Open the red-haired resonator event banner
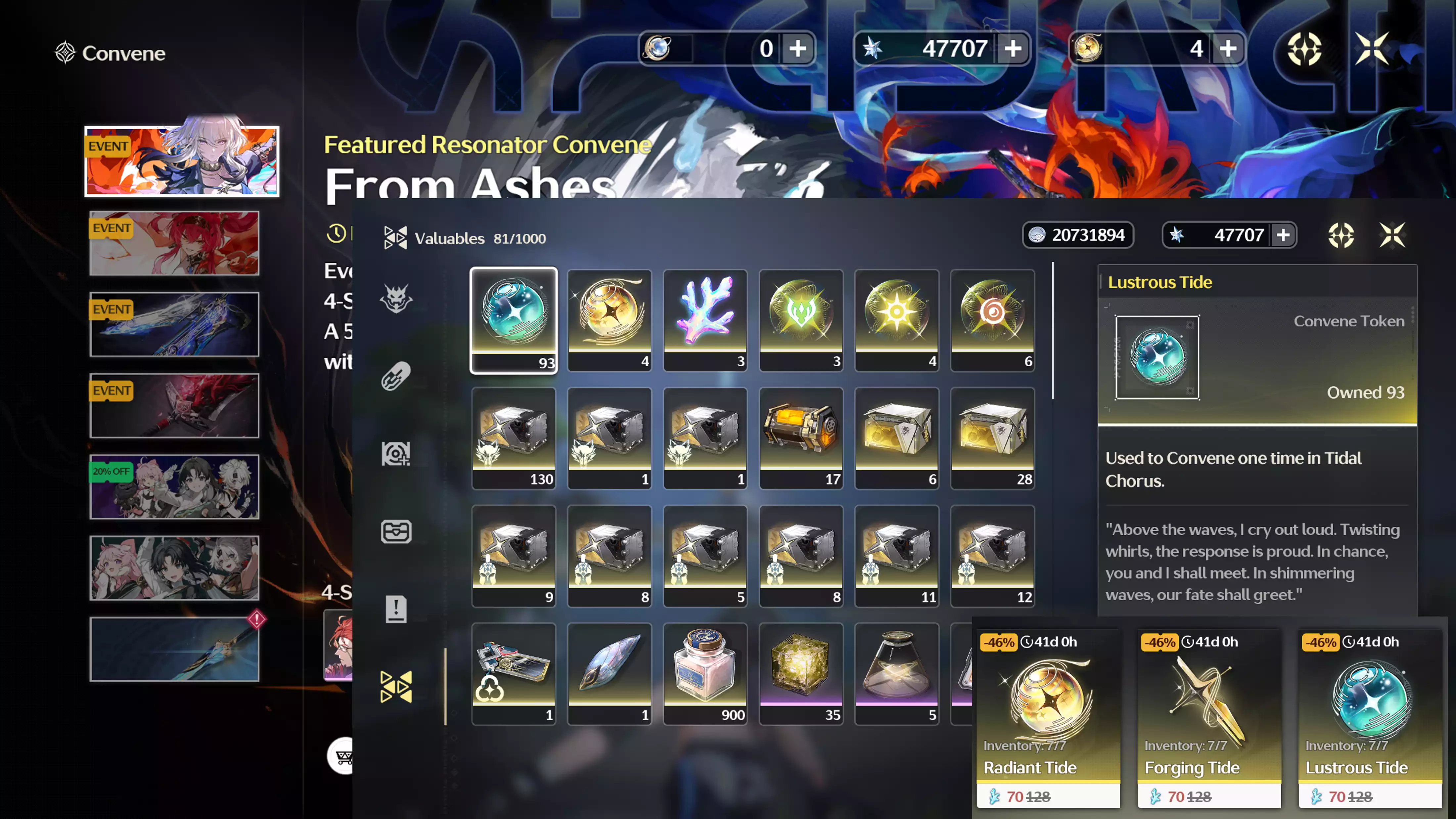 pos(174,243)
